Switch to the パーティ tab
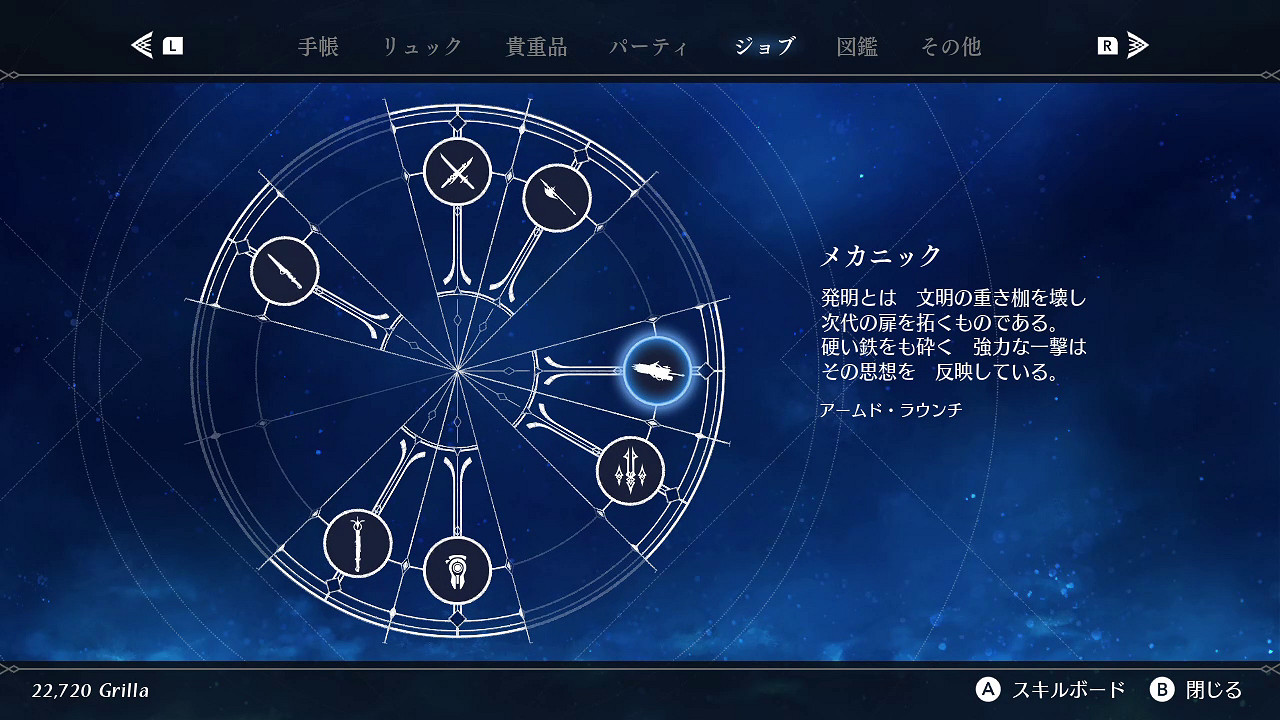Image resolution: width=1280 pixels, height=720 pixels. (650, 45)
